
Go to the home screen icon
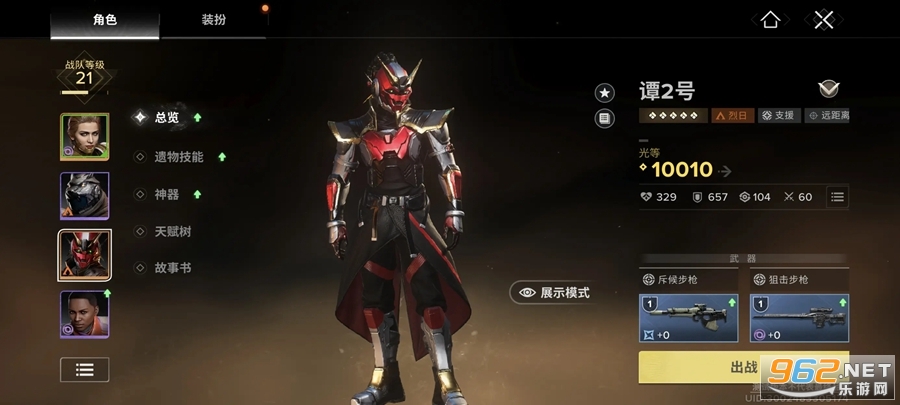770,19
